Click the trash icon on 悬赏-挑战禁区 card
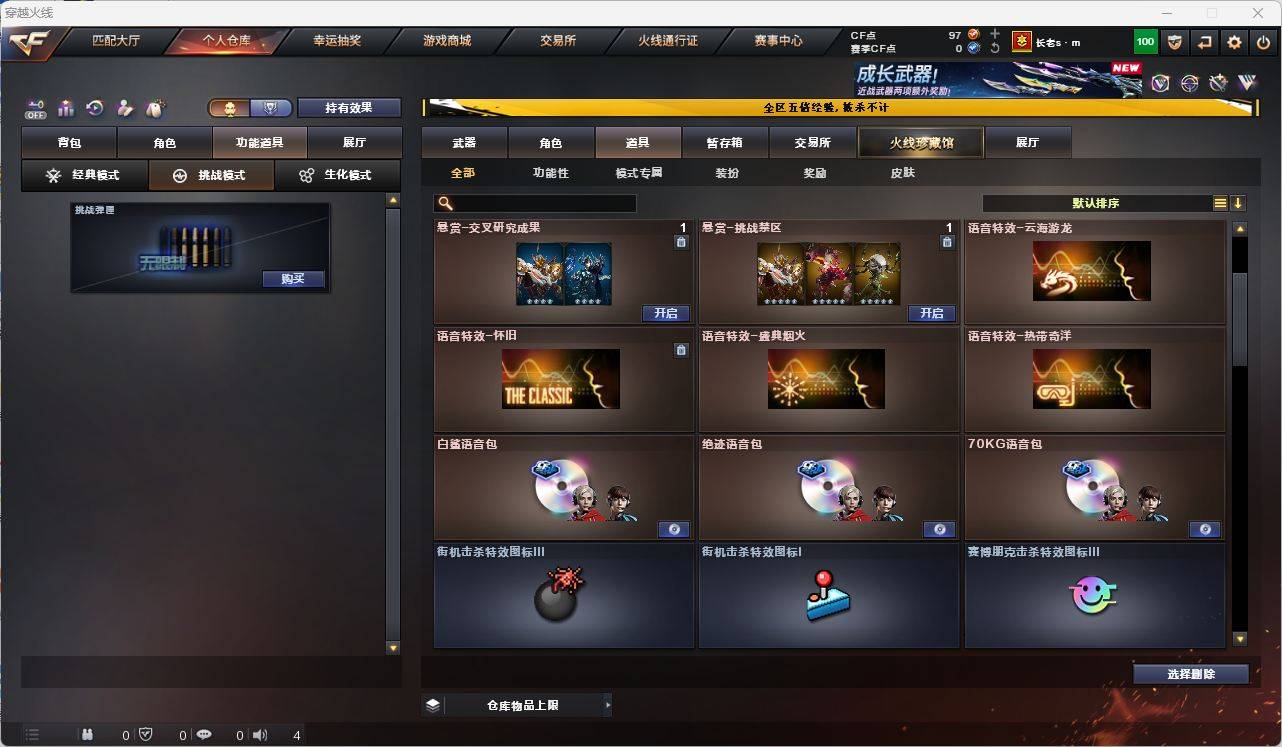Screen dimensions: 1282x747 click(947, 240)
